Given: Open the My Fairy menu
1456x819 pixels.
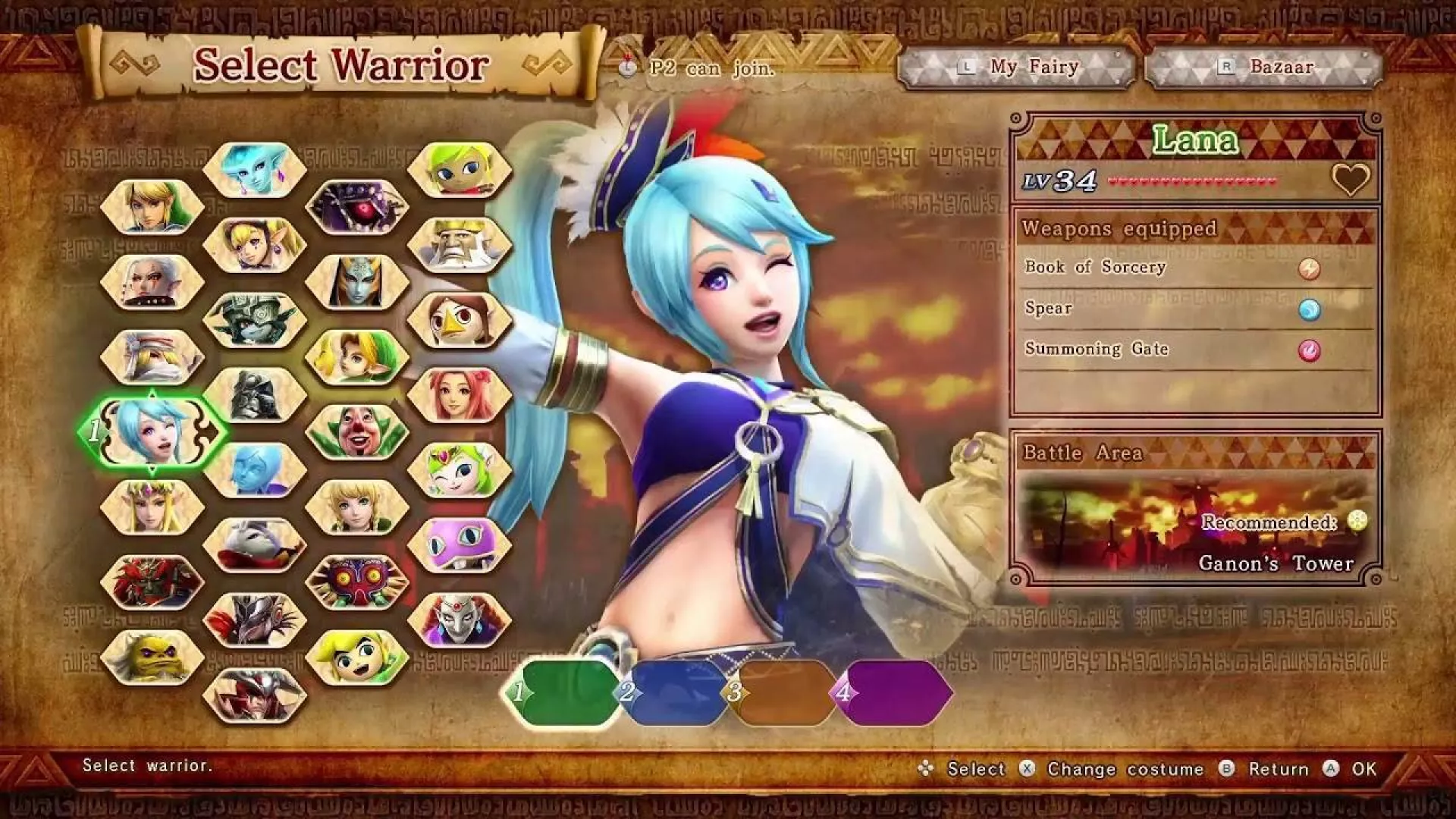Looking at the screenshot, I should click(x=1016, y=67).
